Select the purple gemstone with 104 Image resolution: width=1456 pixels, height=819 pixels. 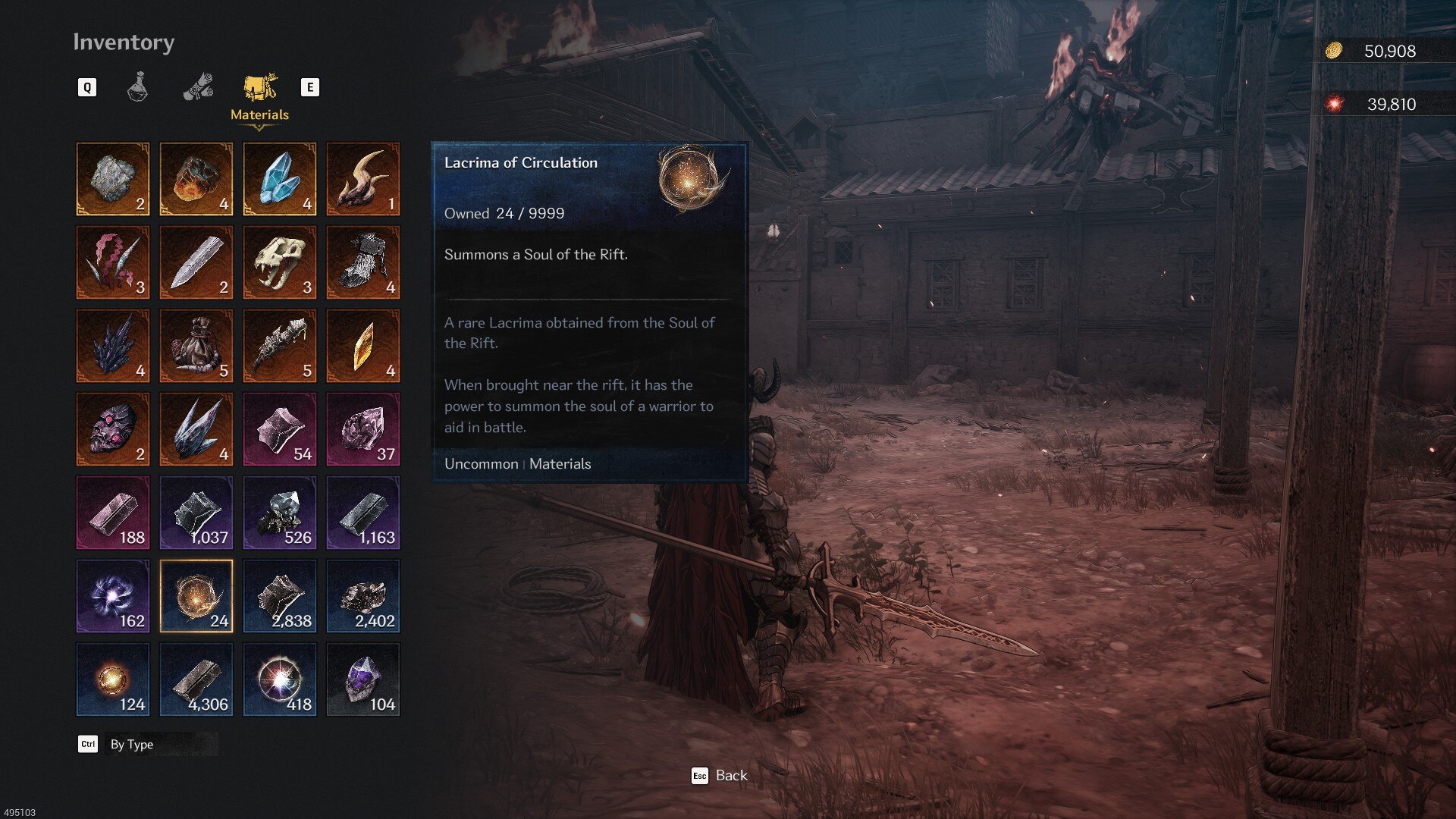coord(363,679)
